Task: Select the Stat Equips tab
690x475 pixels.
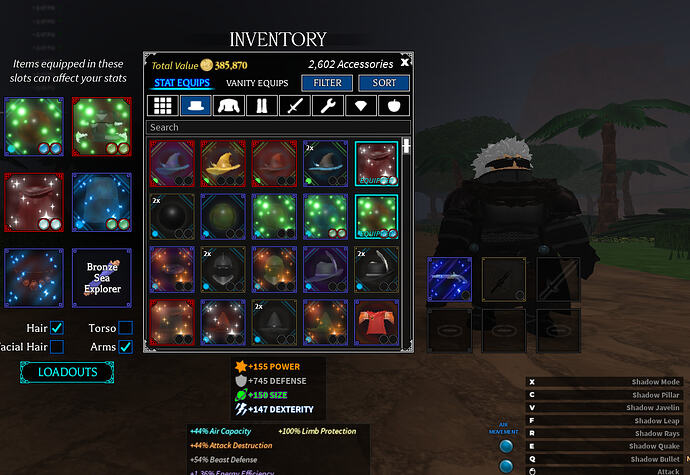Action: [182, 83]
